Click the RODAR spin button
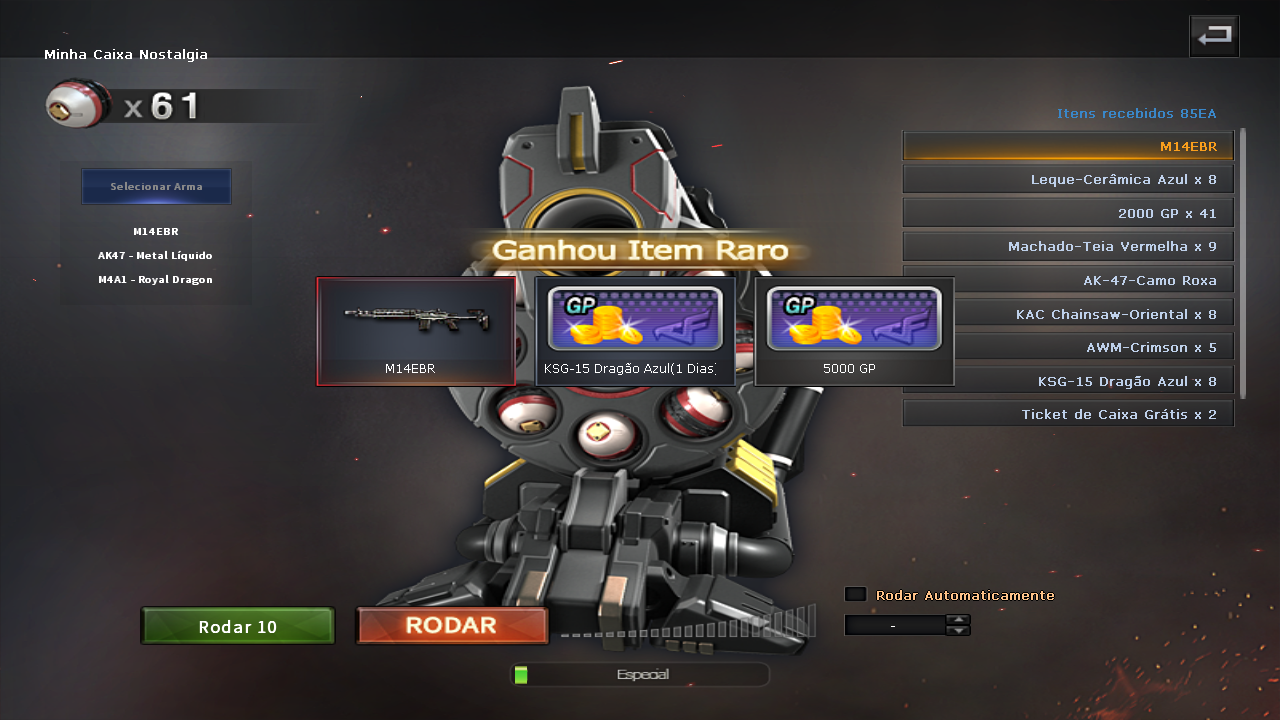 452,626
